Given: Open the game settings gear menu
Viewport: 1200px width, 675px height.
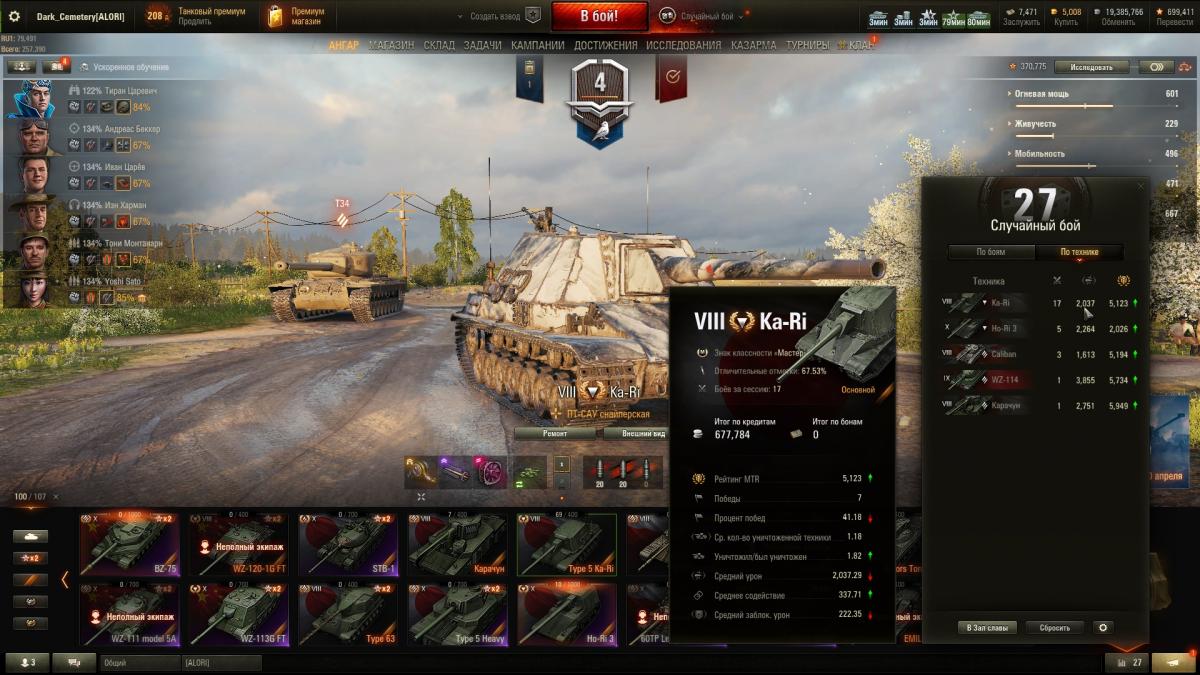Looking at the screenshot, I should click(x=14, y=16).
